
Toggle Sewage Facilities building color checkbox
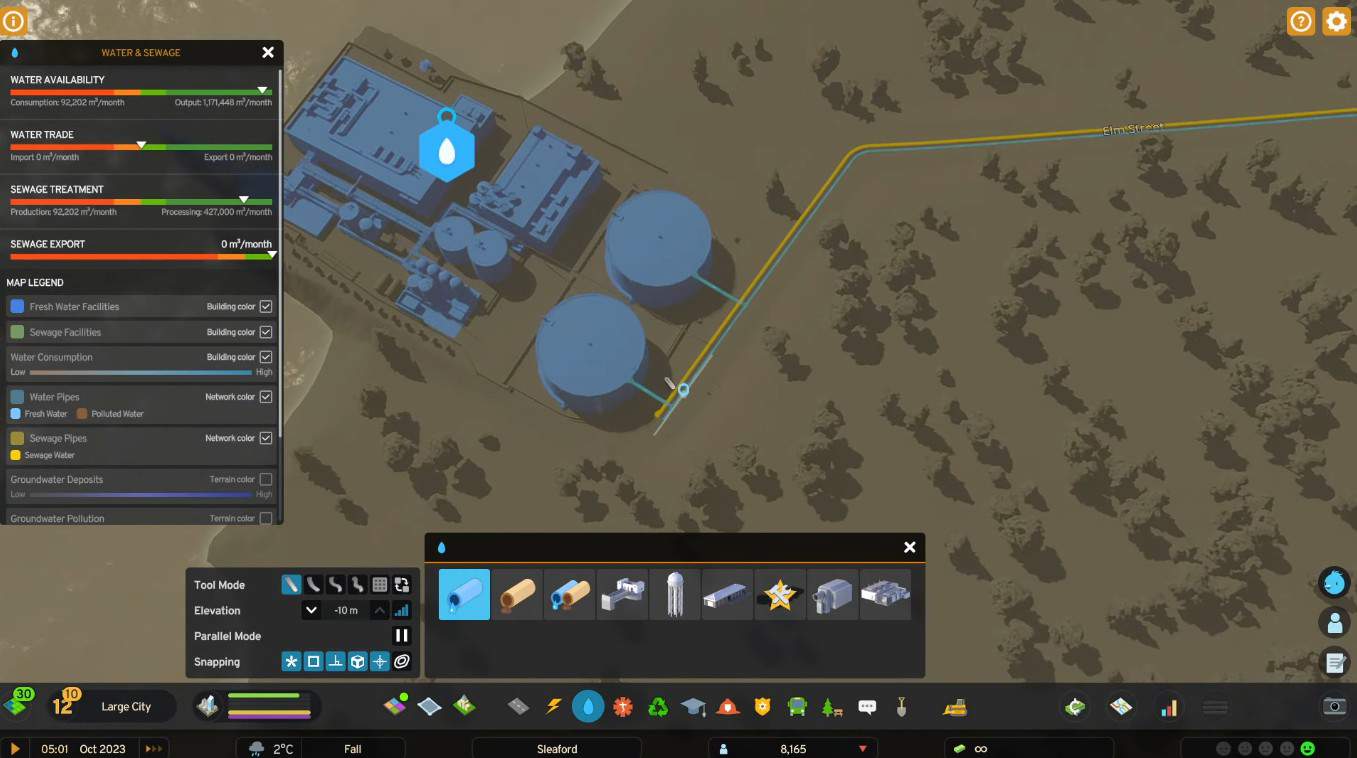(266, 332)
